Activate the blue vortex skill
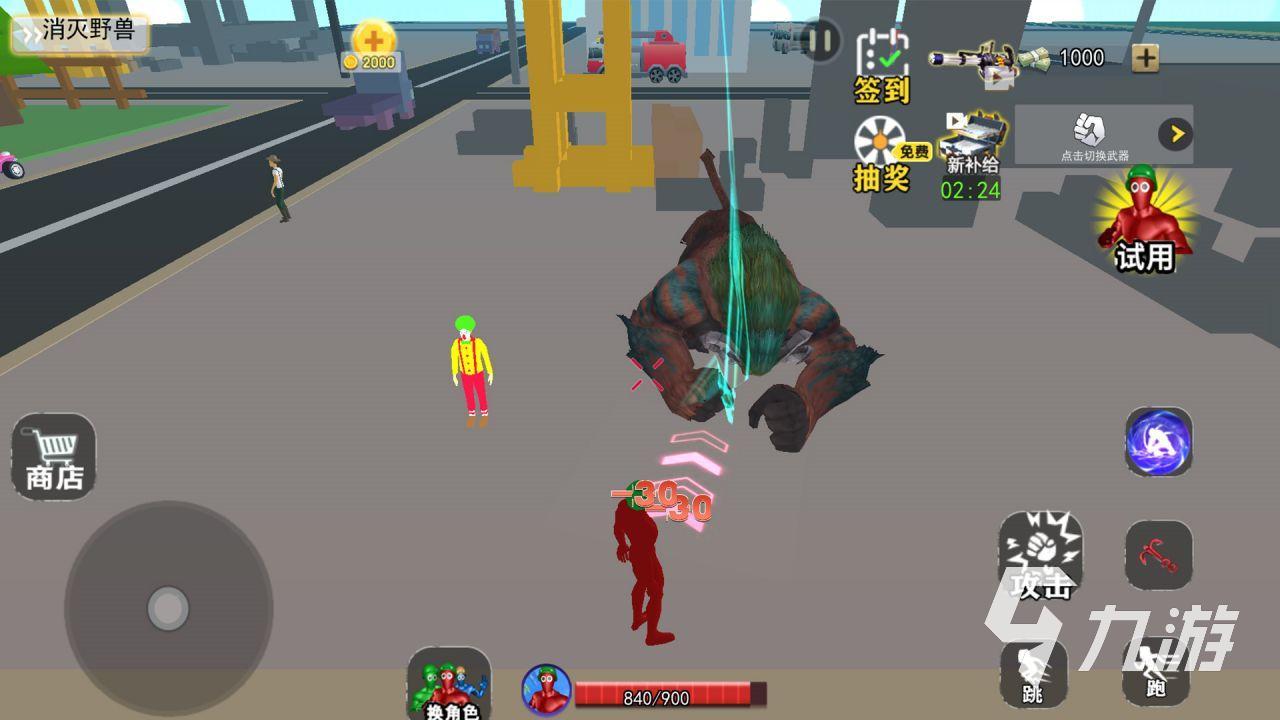The image size is (1280, 720). (1158, 441)
